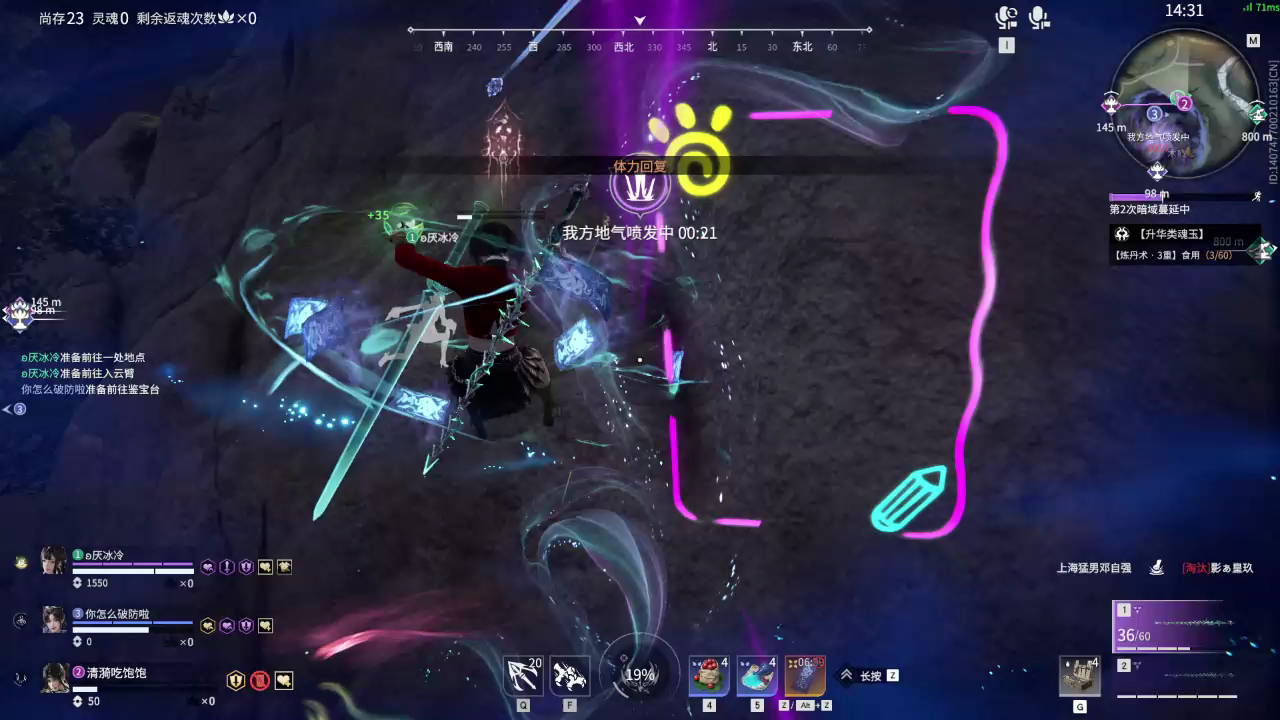Screen dimensions: 1280x720
Task: Use the red fruit pouch consumable in slot 4
Action: (x=709, y=675)
